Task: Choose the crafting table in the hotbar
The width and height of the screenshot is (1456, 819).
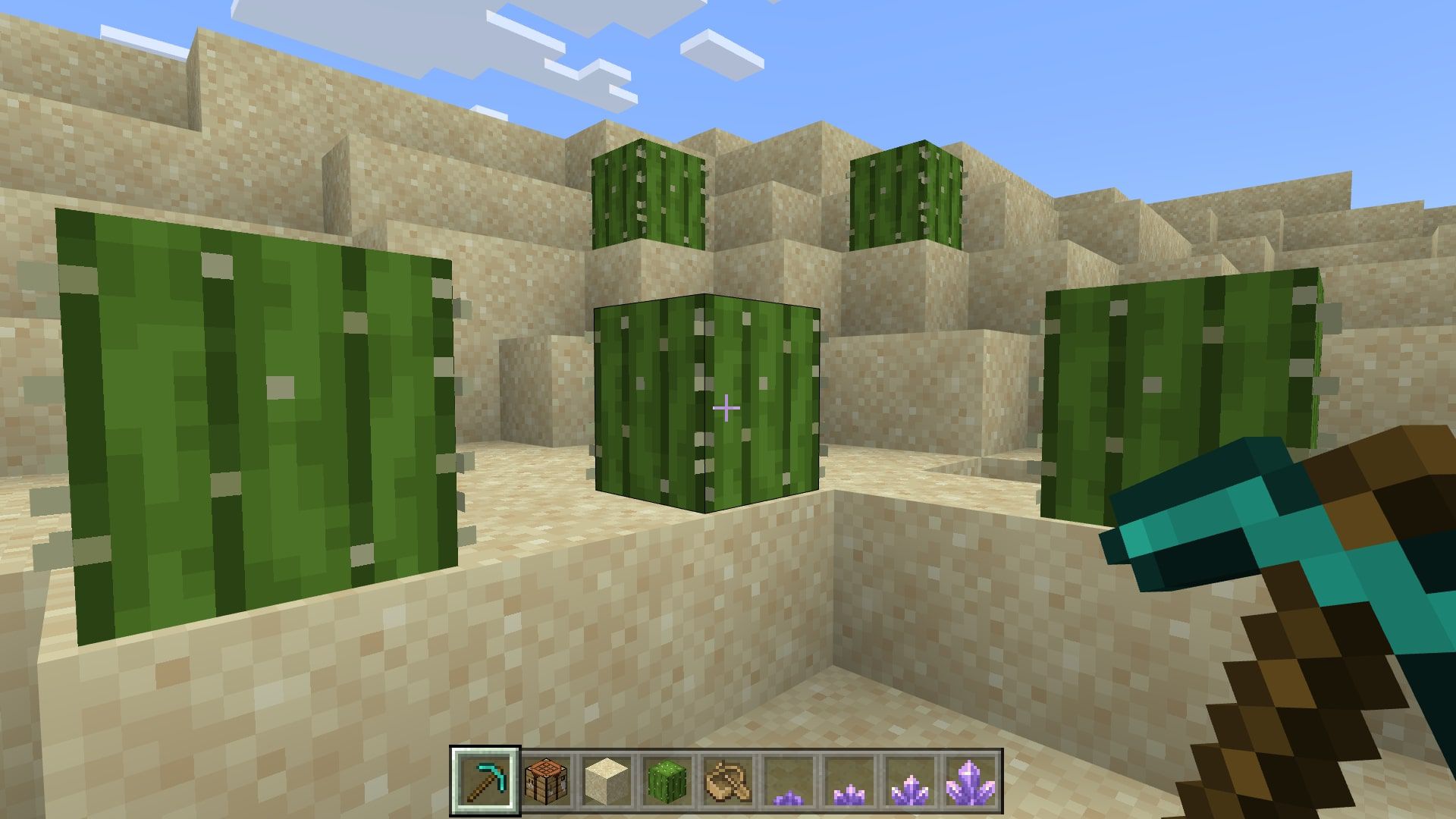Action: (x=547, y=781)
